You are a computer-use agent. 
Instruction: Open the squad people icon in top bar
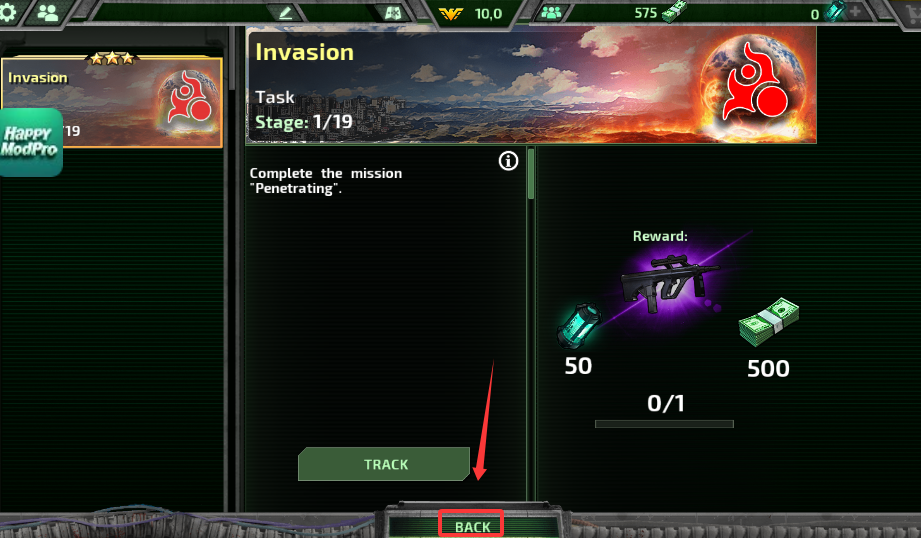pos(551,13)
